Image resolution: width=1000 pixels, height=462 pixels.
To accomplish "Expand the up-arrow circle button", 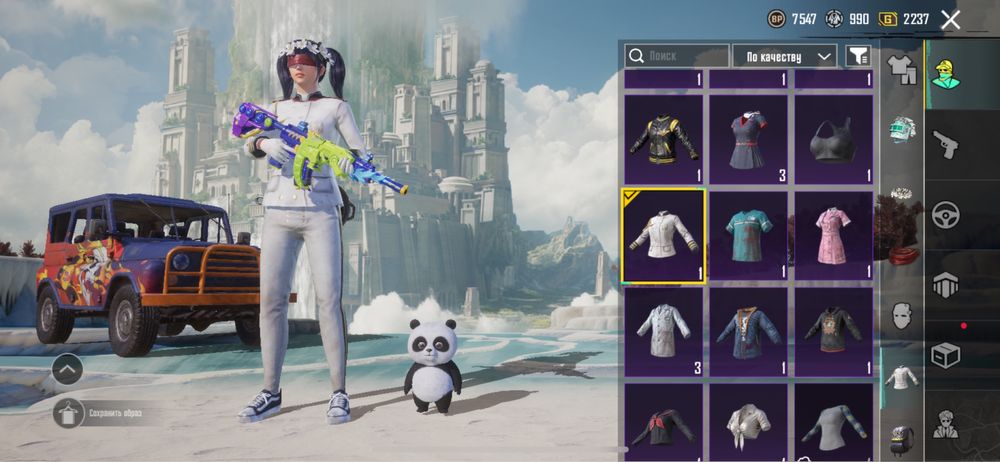I will (x=68, y=369).
